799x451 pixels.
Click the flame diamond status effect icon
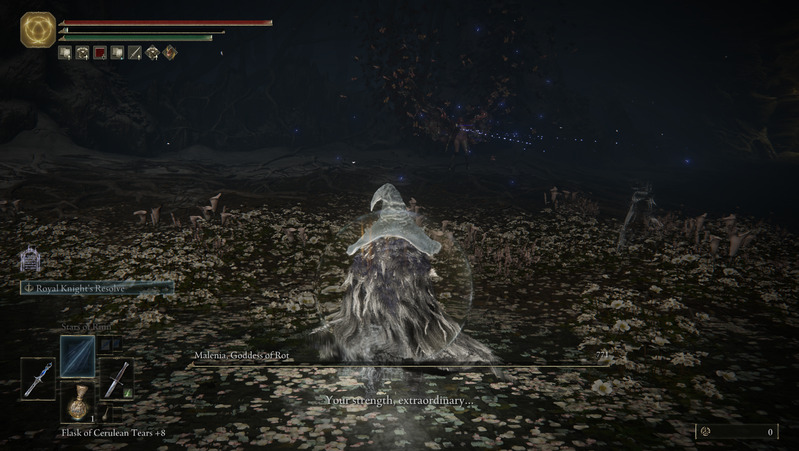click(169, 53)
